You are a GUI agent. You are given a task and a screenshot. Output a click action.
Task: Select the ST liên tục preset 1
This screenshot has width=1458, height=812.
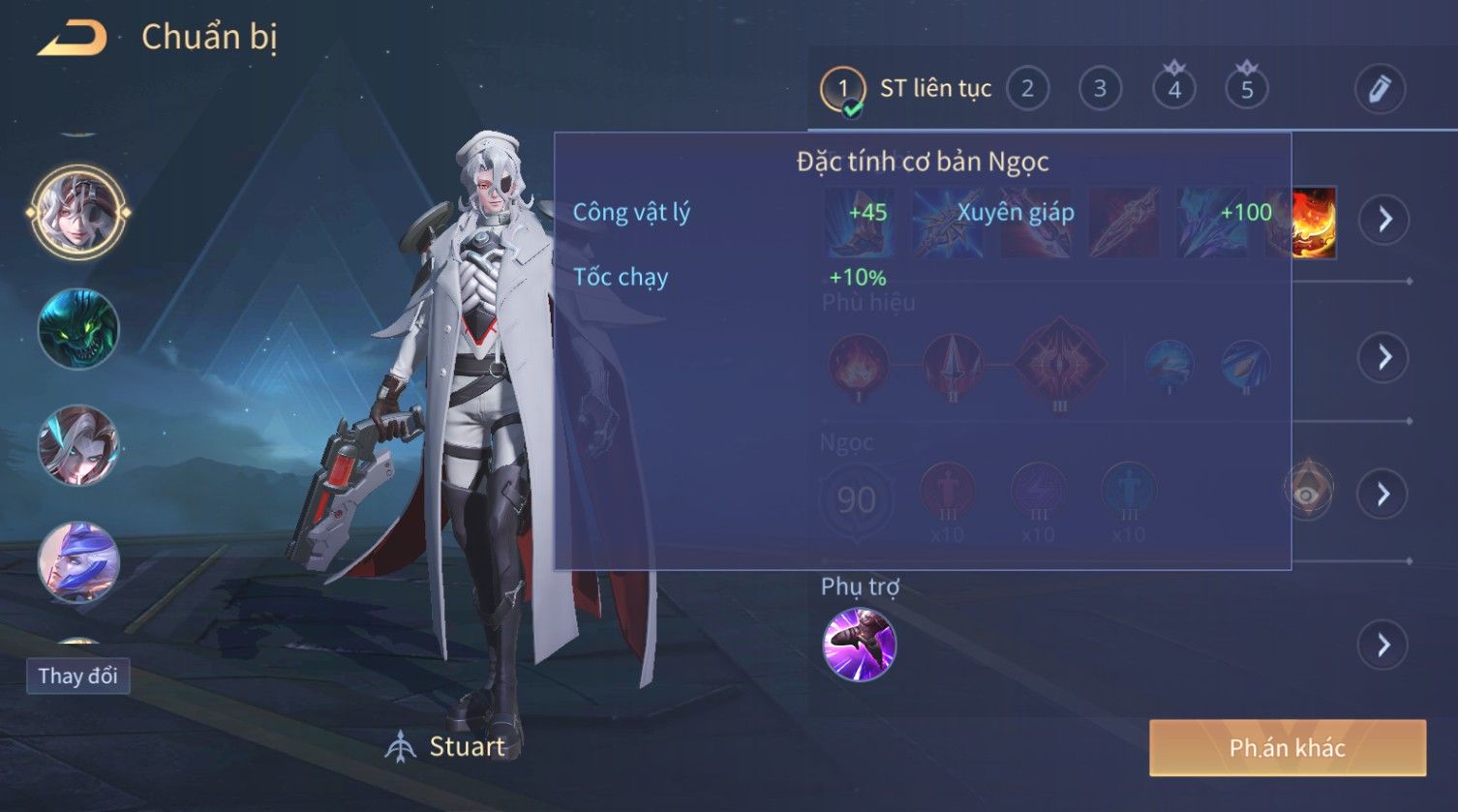pyautogui.click(x=843, y=89)
